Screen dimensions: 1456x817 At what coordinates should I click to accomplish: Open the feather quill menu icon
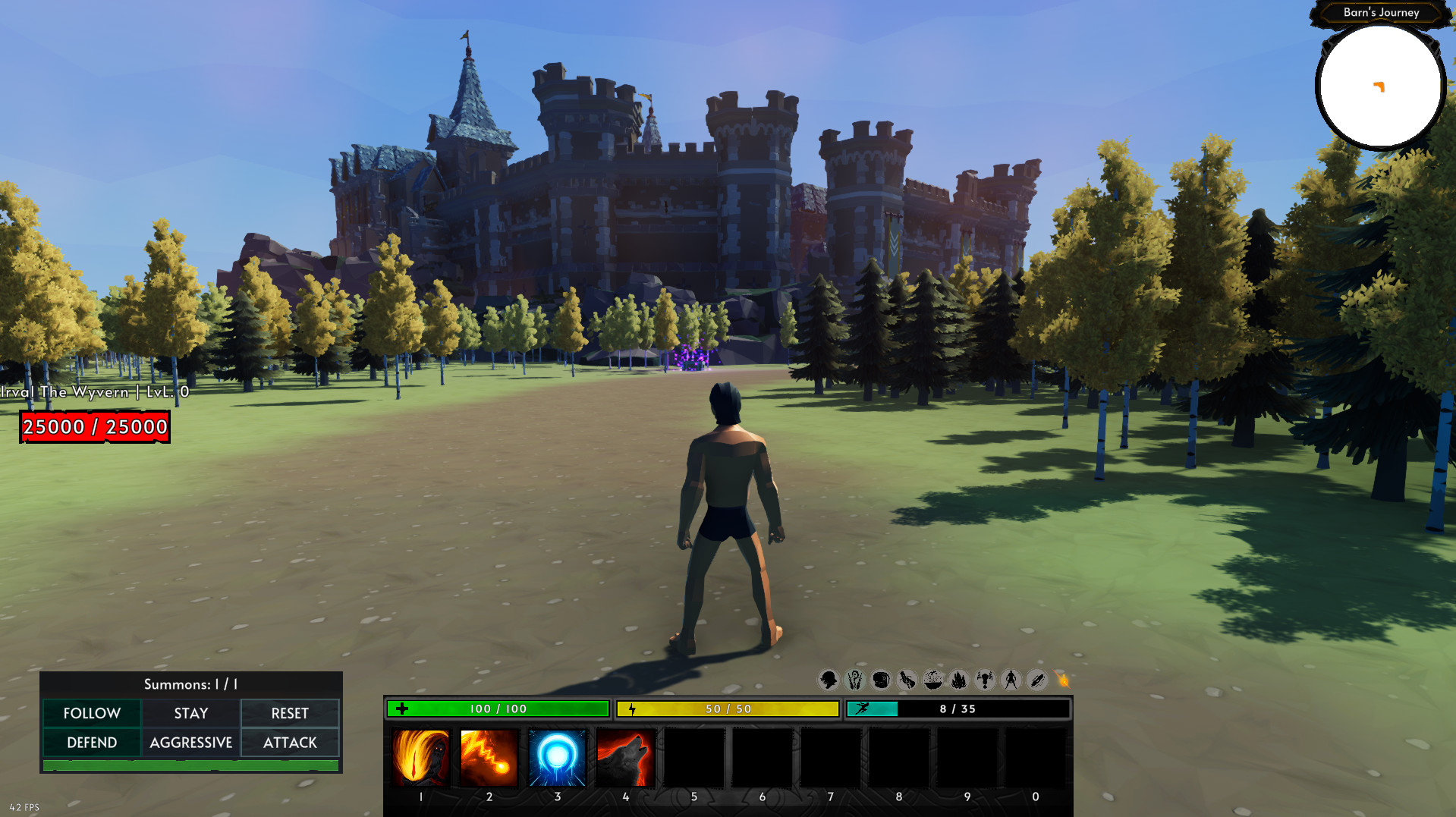(1037, 680)
